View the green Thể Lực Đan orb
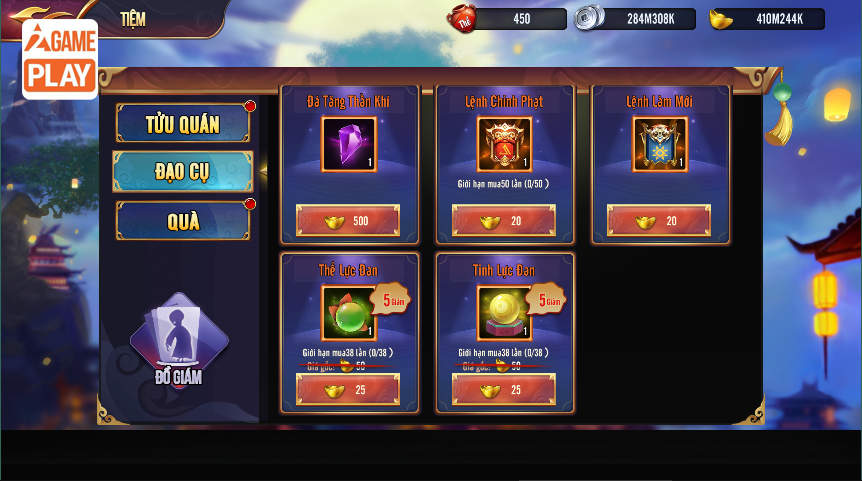The width and height of the screenshot is (862, 481). tap(348, 313)
